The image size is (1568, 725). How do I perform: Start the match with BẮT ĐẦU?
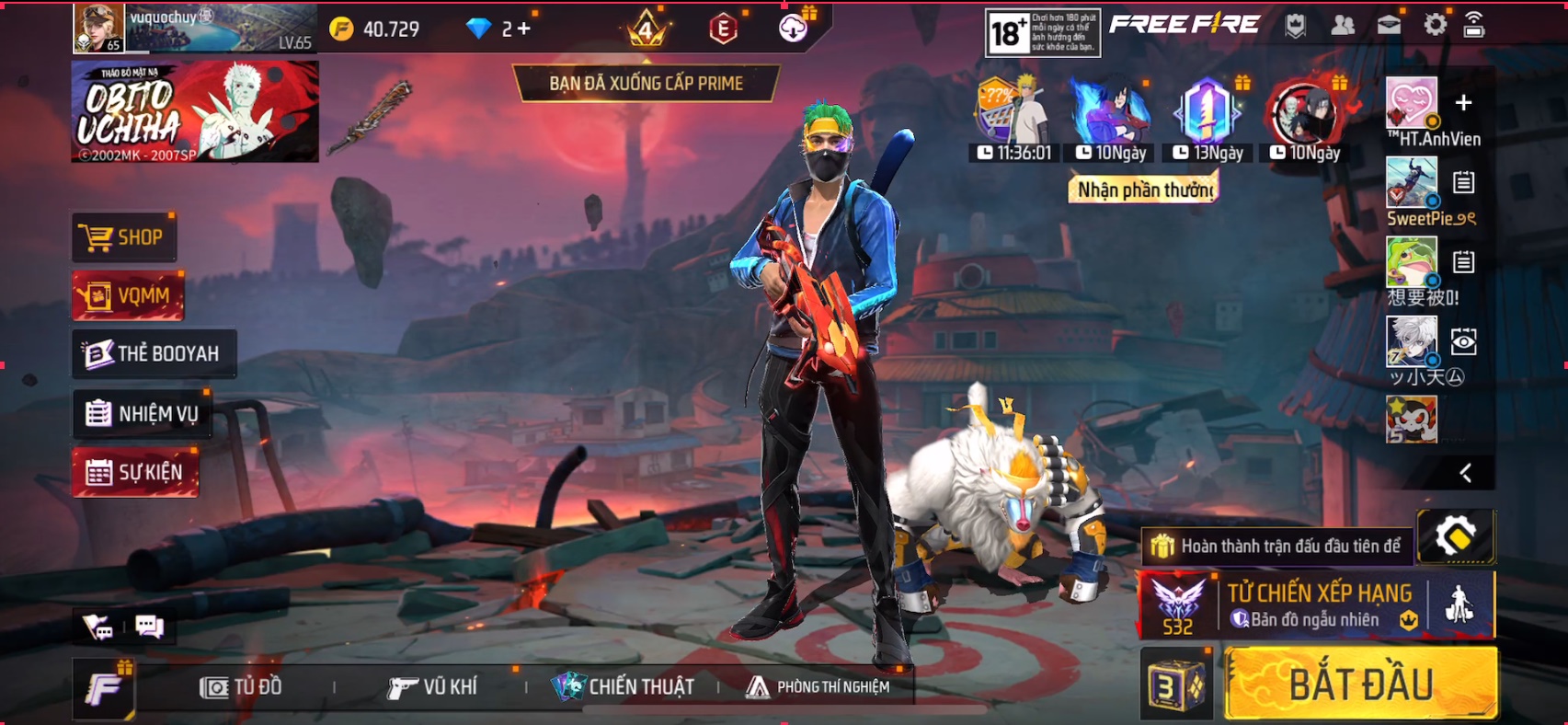coord(1361,685)
